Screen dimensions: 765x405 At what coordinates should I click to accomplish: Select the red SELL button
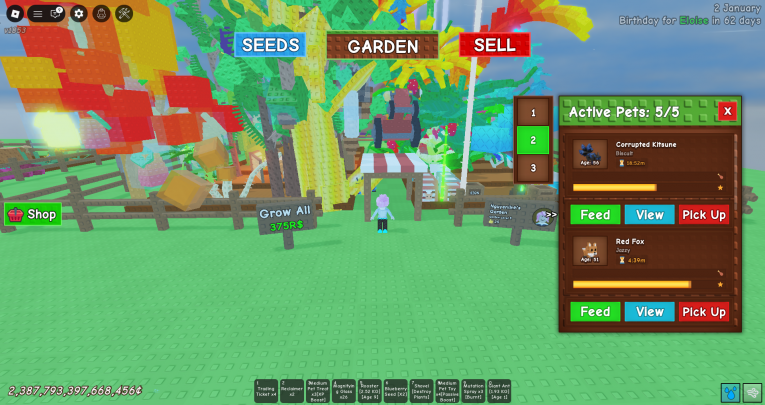494,45
